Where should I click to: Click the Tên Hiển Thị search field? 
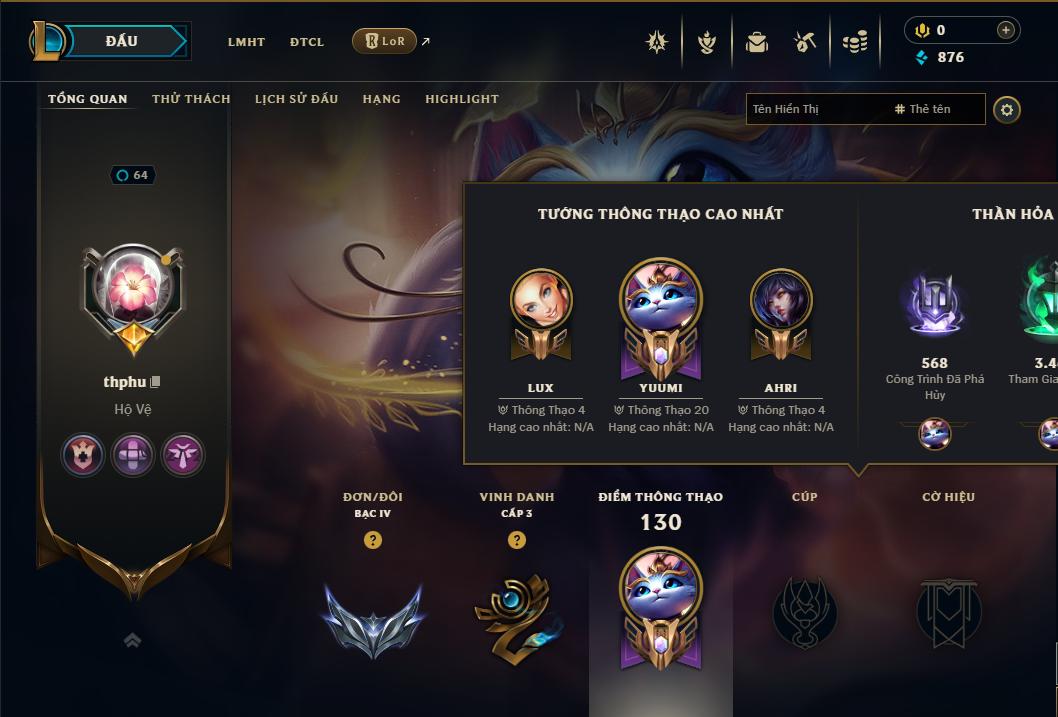point(815,109)
